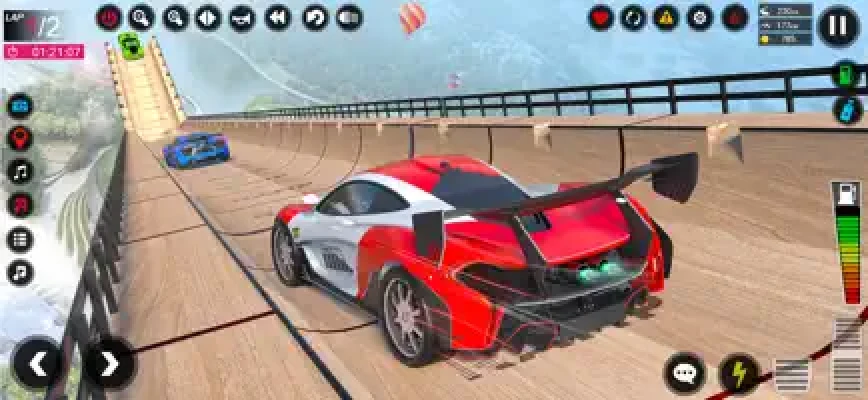Select the red heart icon
The height and width of the screenshot is (400, 868).
[x=600, y=17]
